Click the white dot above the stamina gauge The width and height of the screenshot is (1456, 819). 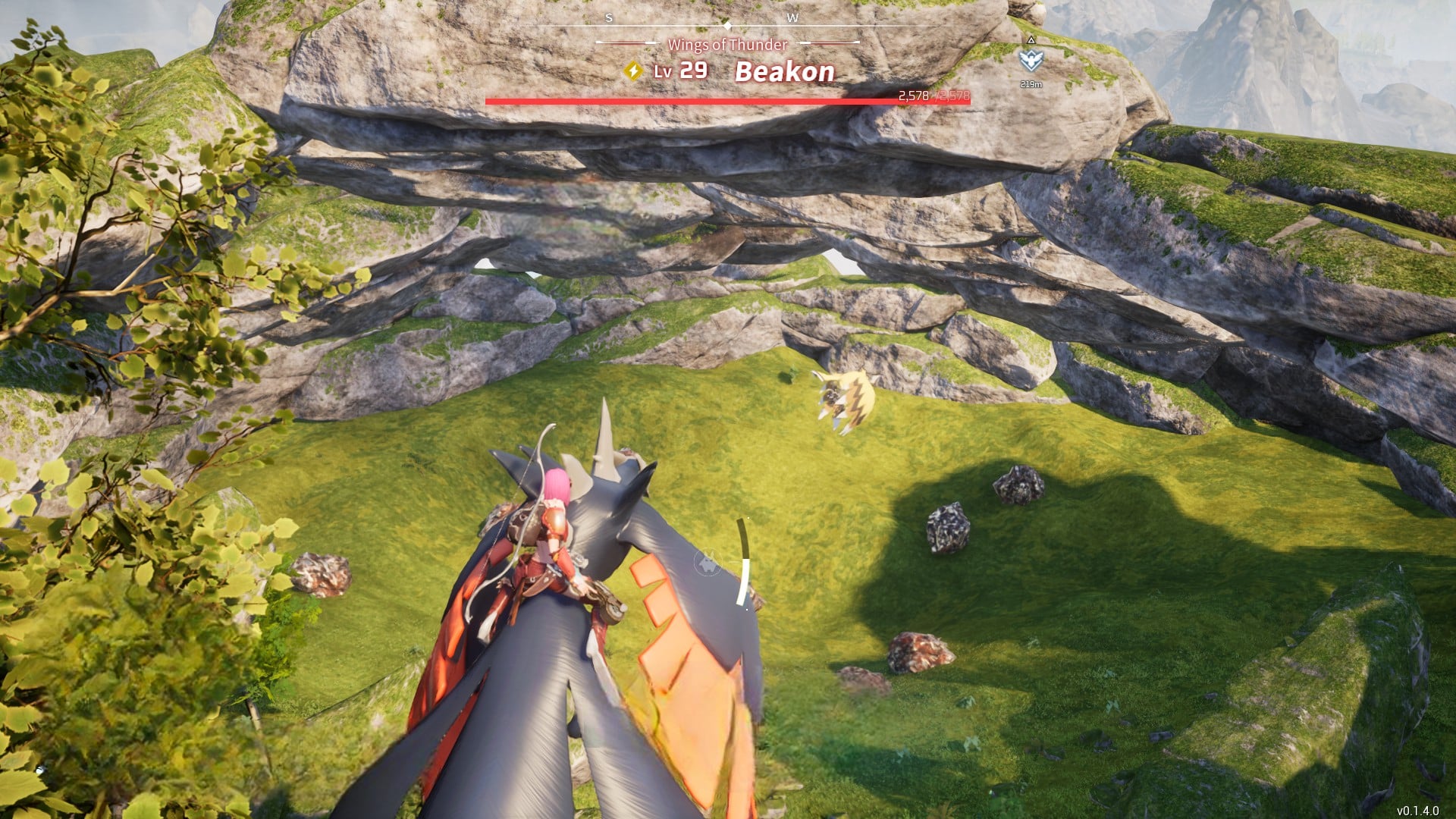pos(748,518)
